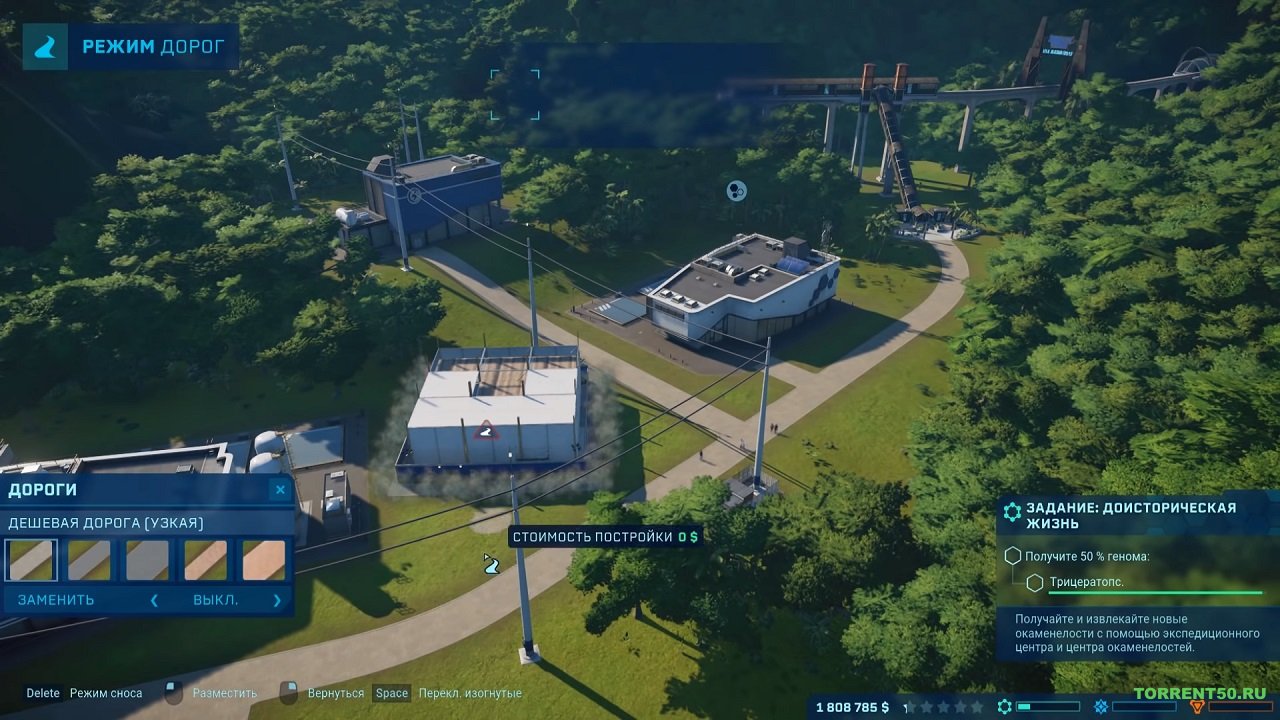
Task: Select the narrow white cheap road tile
Action: [31, 560]
